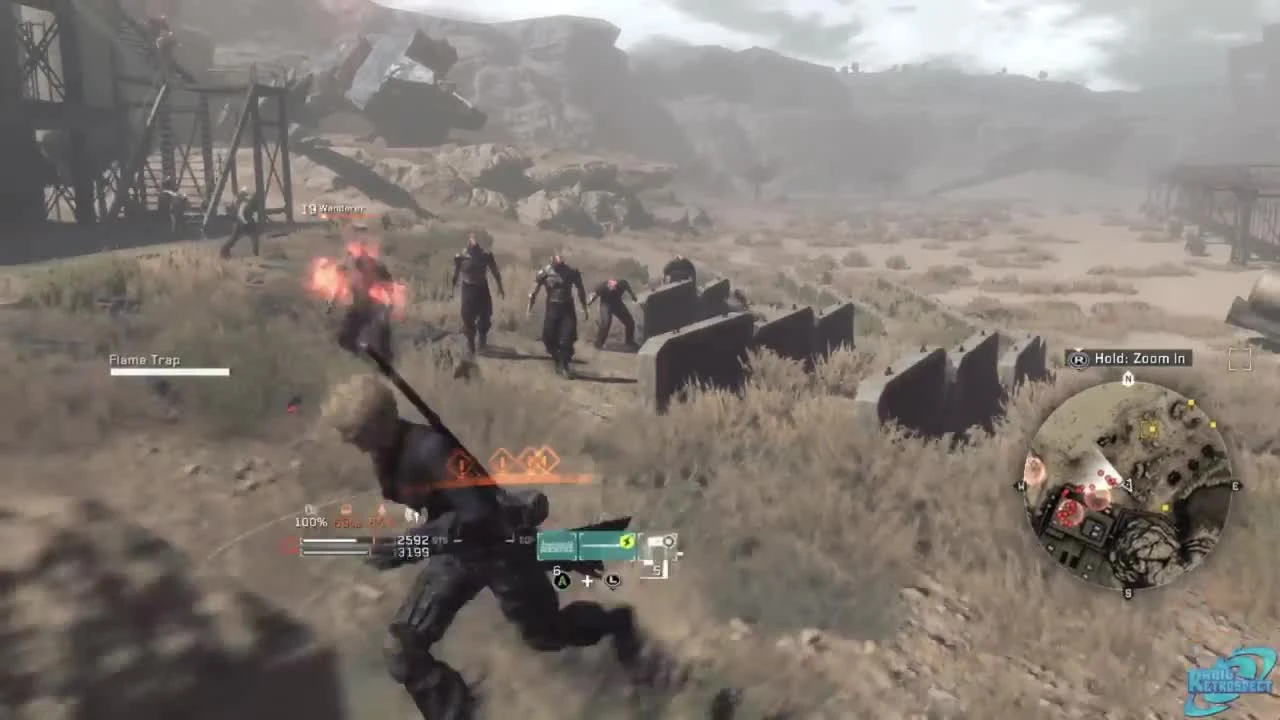Viewport: 1280px width, 720px height.
Task: Click the R button prompt icon near minimap
Action: 1079,358
